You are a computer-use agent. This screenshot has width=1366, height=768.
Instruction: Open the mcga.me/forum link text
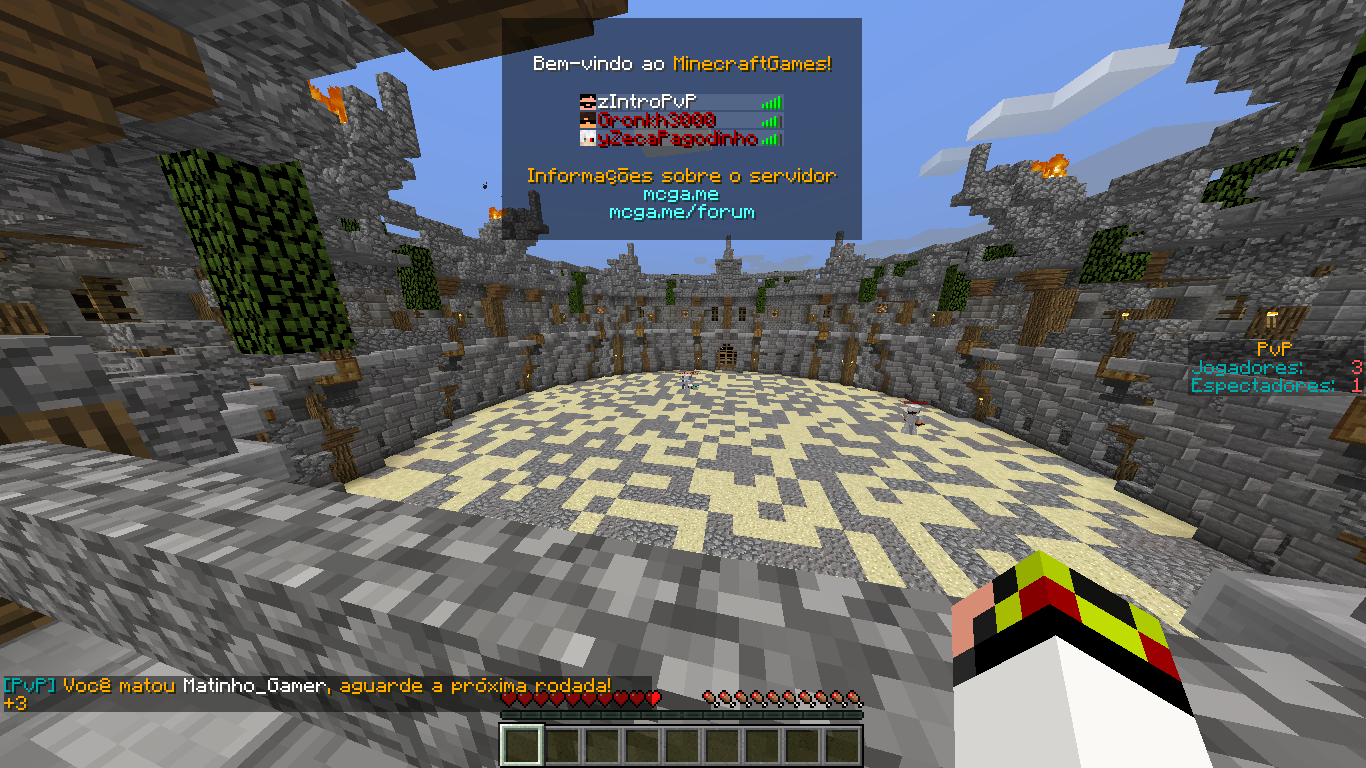point(681,212)
